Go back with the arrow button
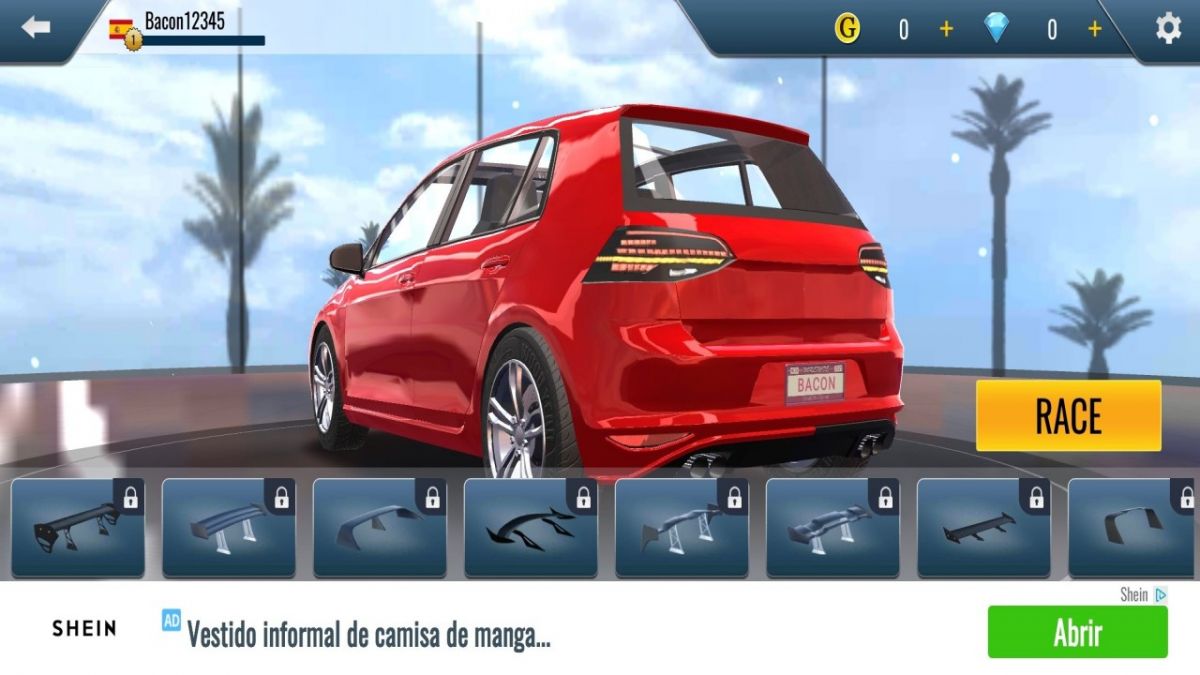Viewport: 1200px width, 675px height. 36,28
